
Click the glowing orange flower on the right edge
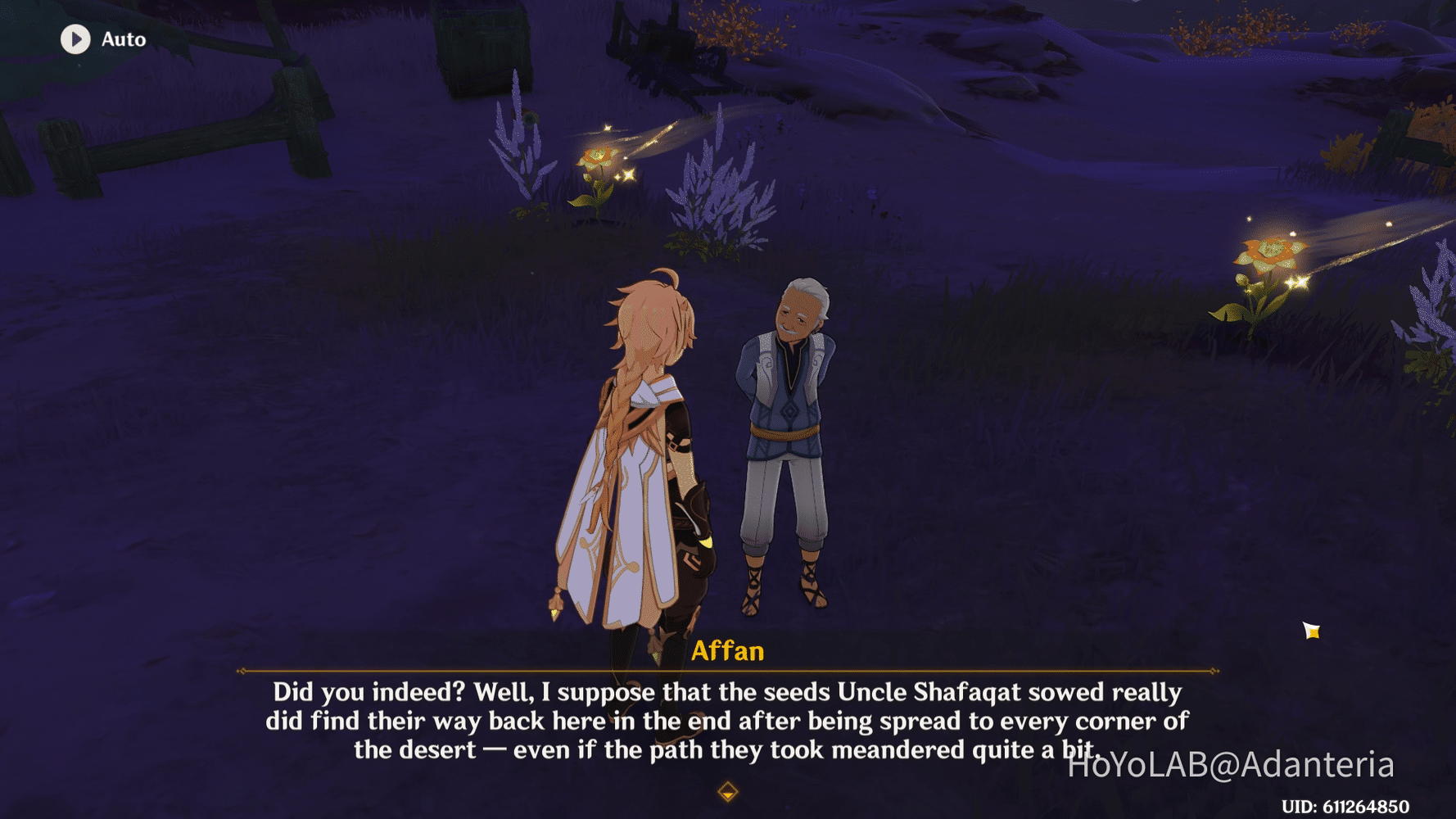point(1270,254)
